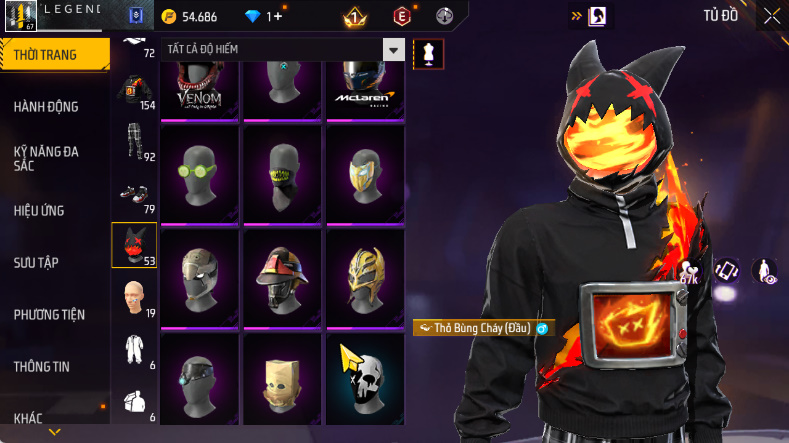The height and width of the screenshot is (443, 789).
Task: Open the Tất Cả Độ Hiếm rarity dropdown
Action: tap(283, 50)
